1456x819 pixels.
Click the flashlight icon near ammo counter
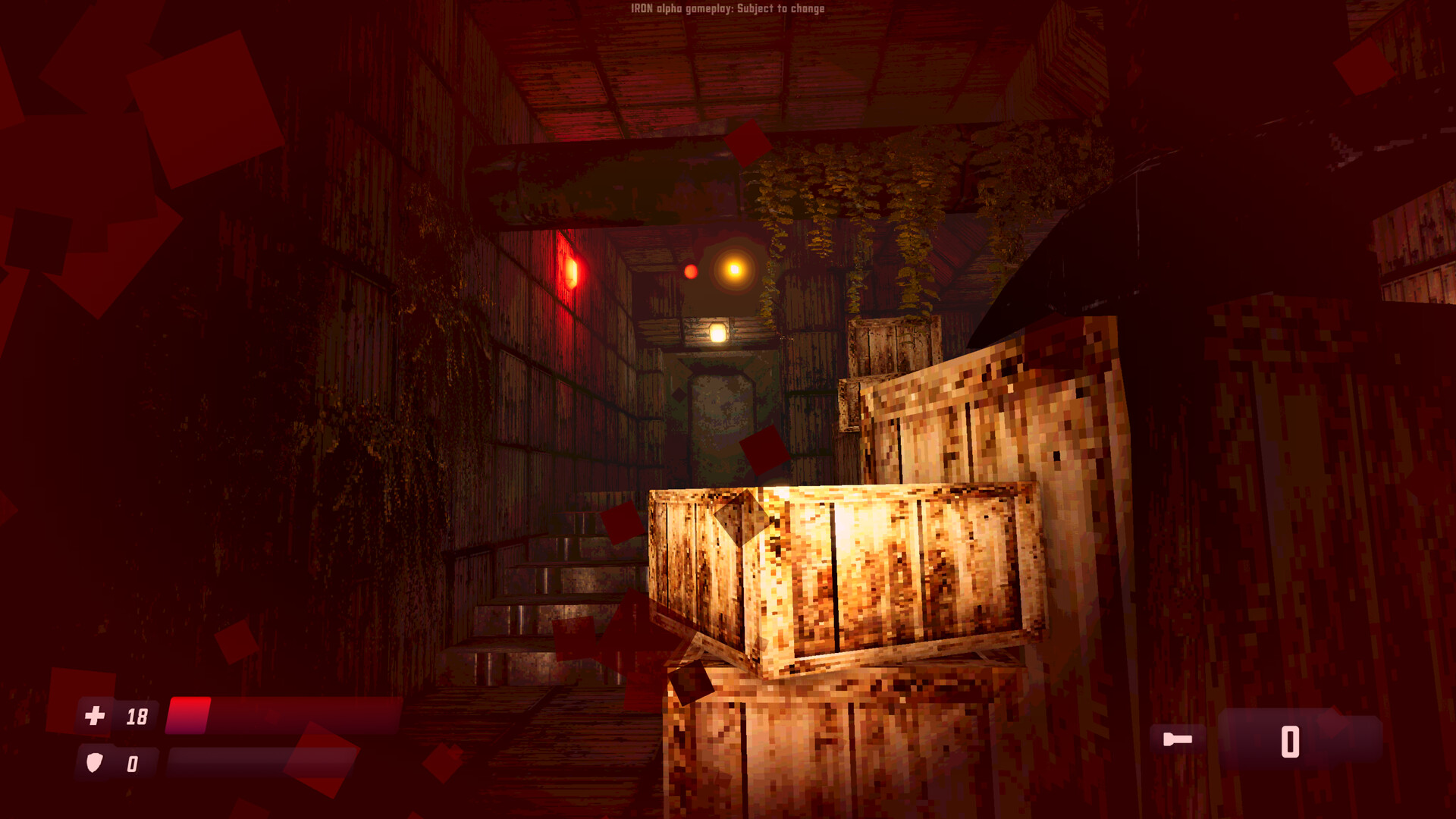click(x=1176, y=738)
